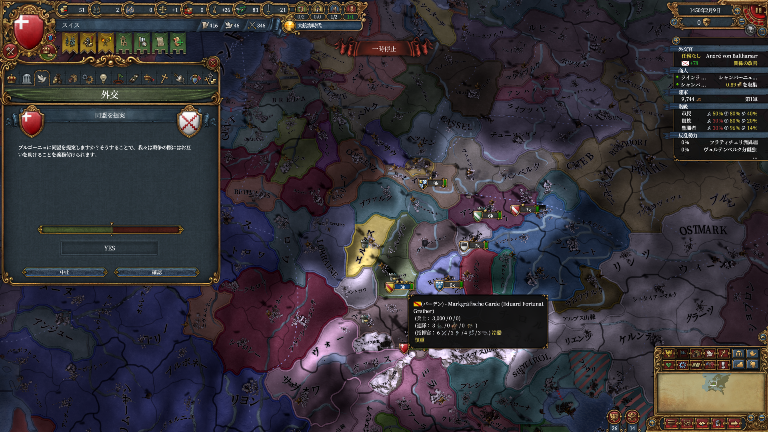
Task: Switch to the diplomacy dove tab
Action: click(x=43, y=78)
